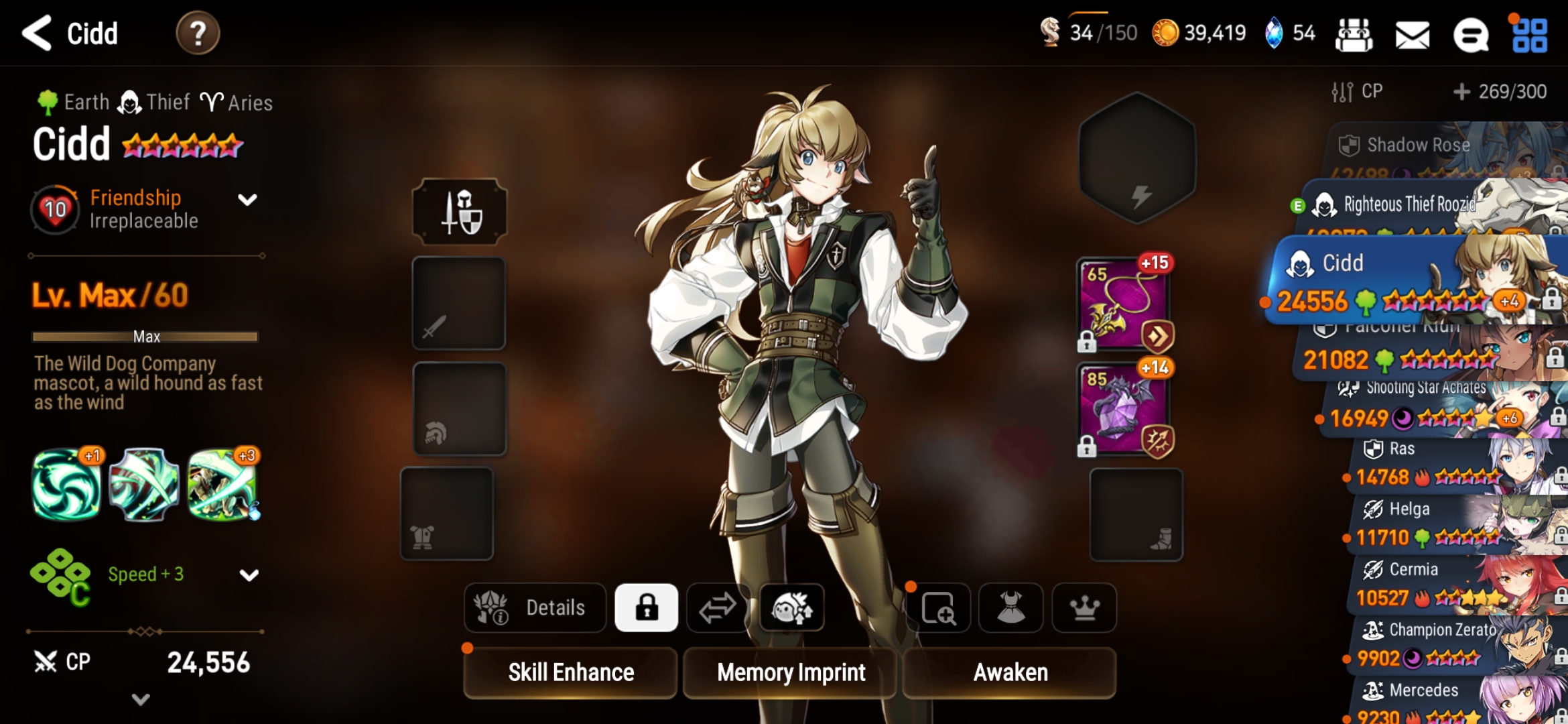Select the +15 necklace equipment slot
The width and height of the screenshot is (1568, 724).
(x=1124, y=305)
